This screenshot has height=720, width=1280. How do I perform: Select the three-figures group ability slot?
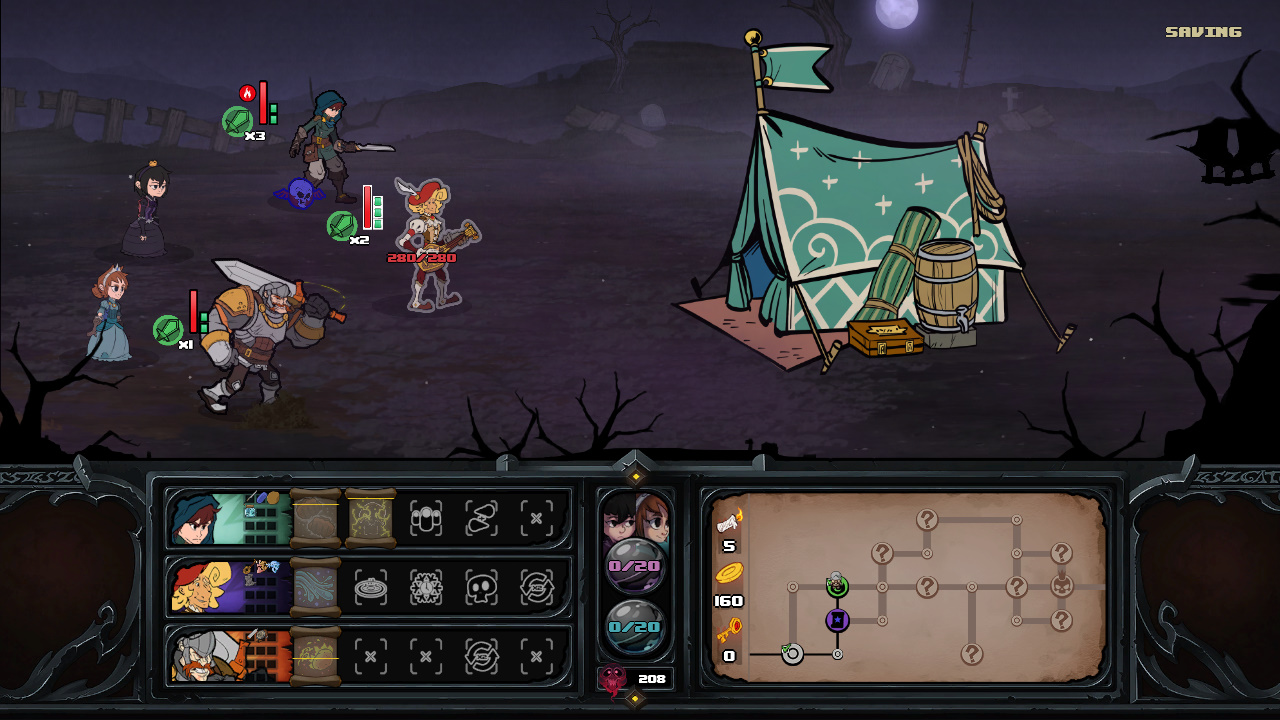pyautogui.click(x=426, y=518)
